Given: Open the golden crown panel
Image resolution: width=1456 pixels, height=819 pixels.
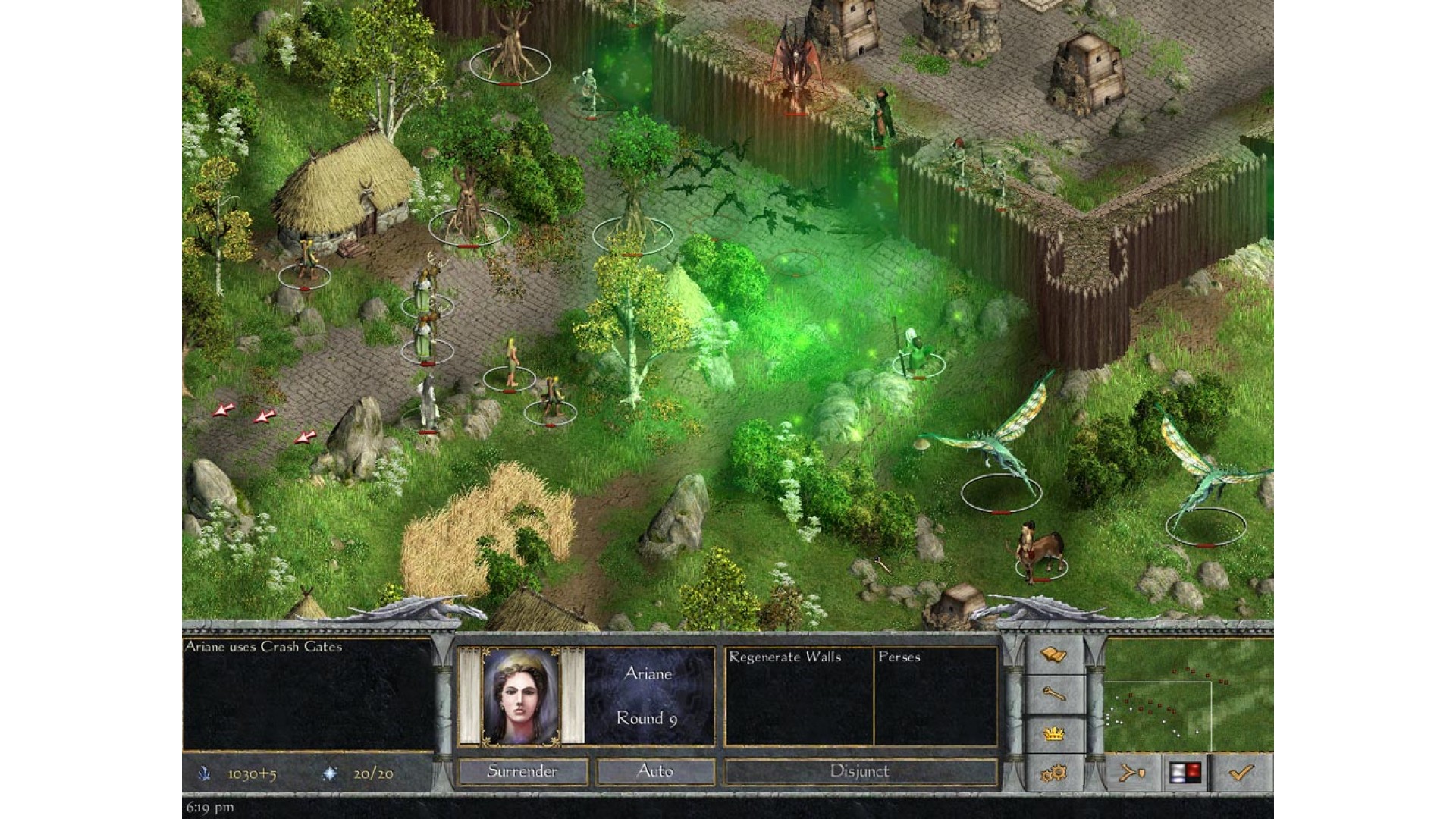Looking at the screenshot, I should click(1053, 734).
